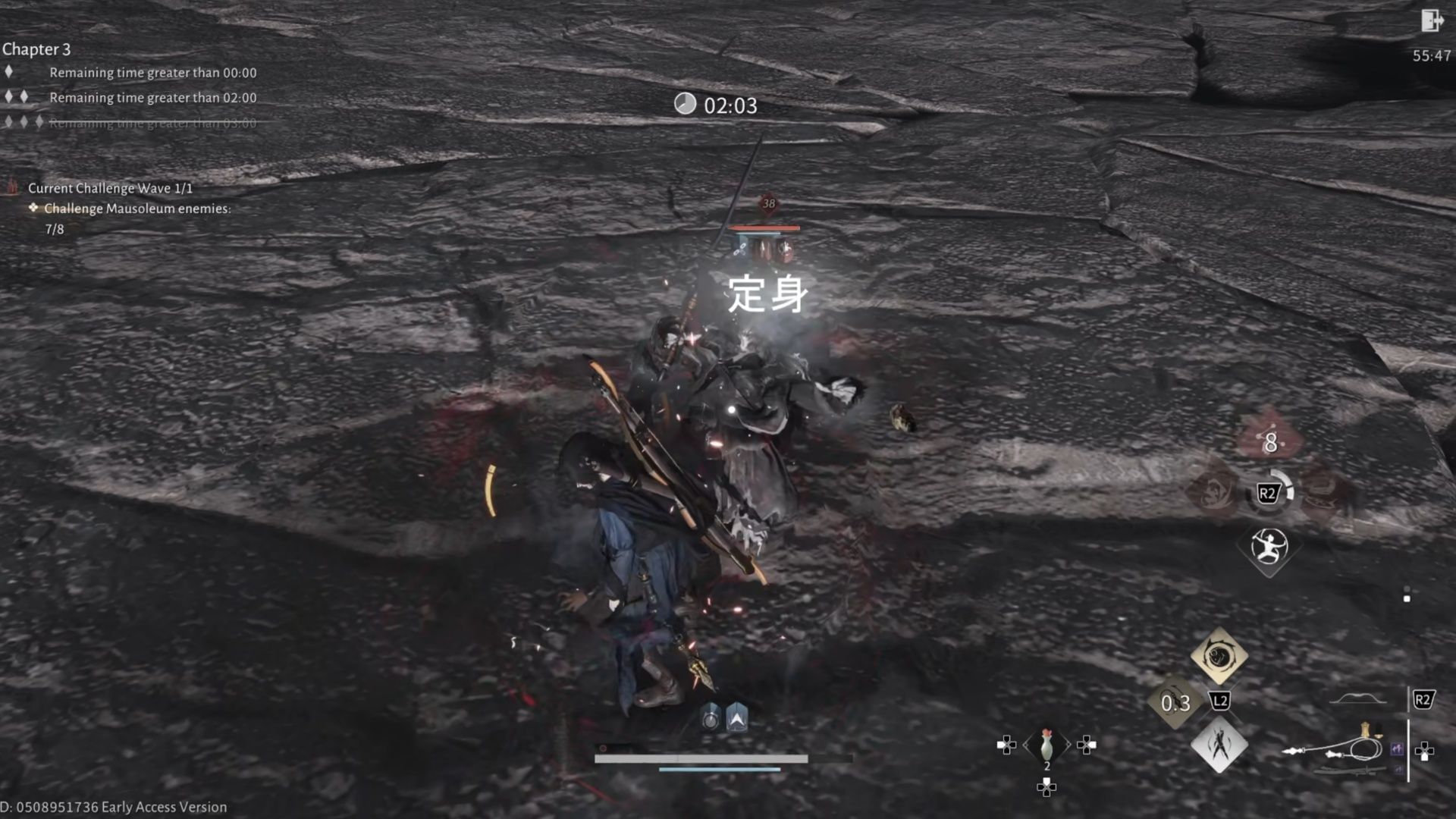Click the whip weapon icon near R2 prompt

coord(1357,747)
